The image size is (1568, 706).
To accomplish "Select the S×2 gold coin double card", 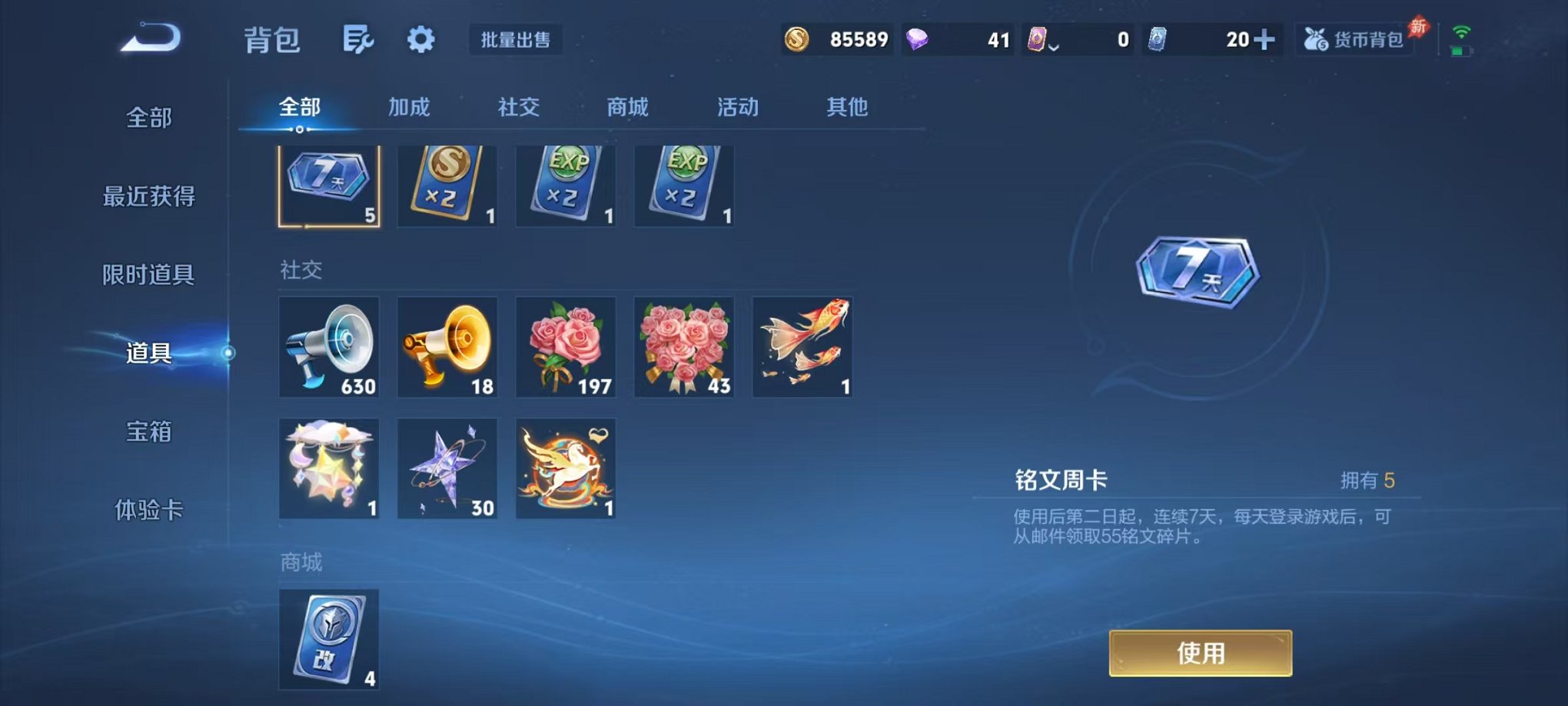I will point(447,185).
